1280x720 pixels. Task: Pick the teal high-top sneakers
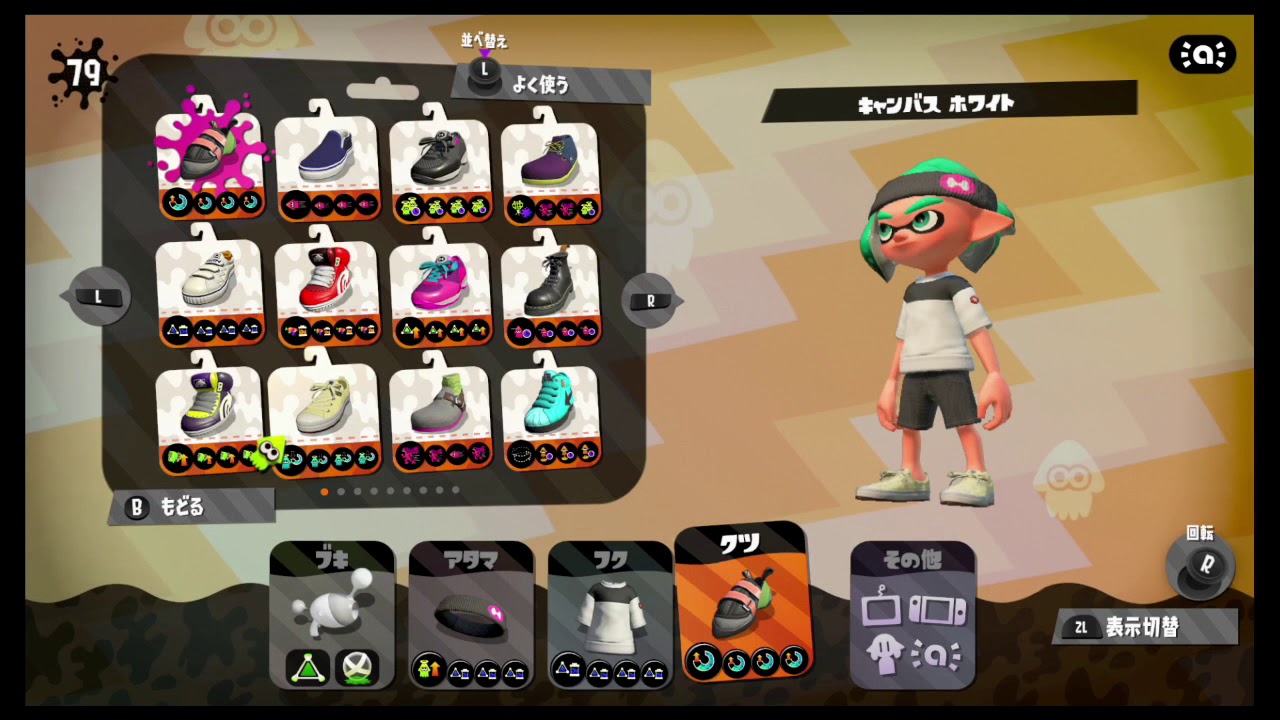[555, 410]
